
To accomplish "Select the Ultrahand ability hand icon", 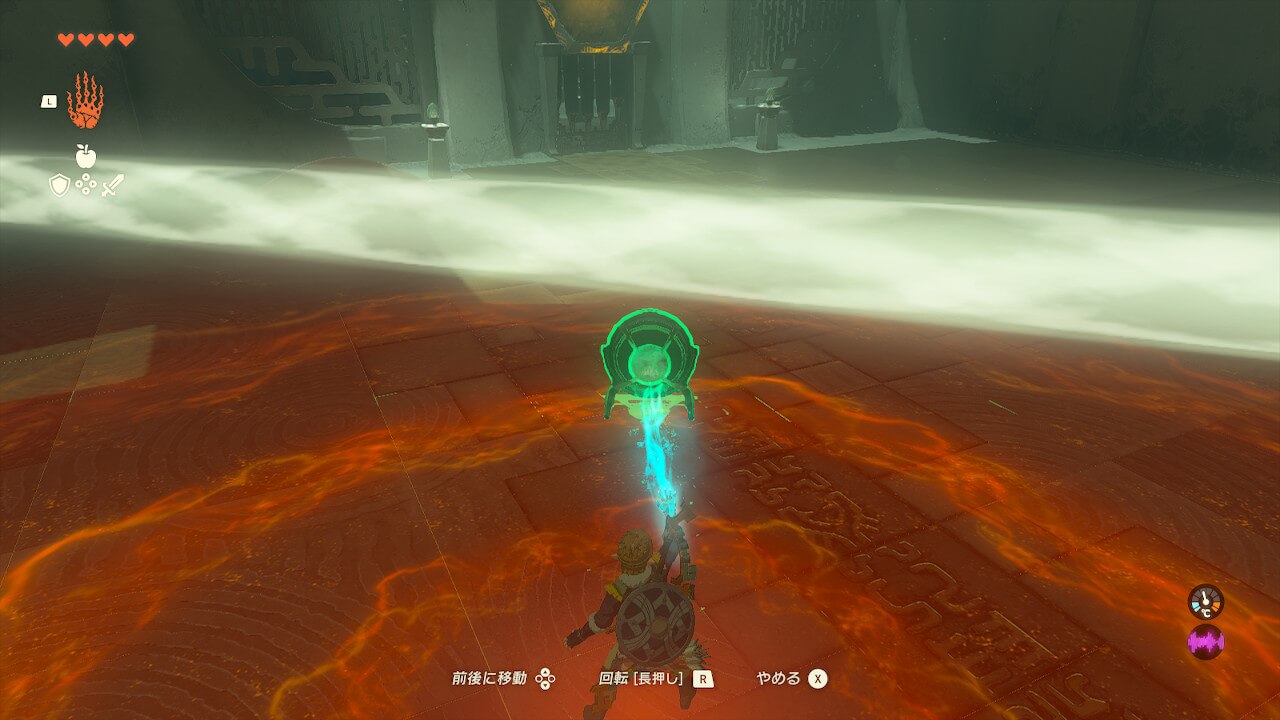I will coord(85,101).
